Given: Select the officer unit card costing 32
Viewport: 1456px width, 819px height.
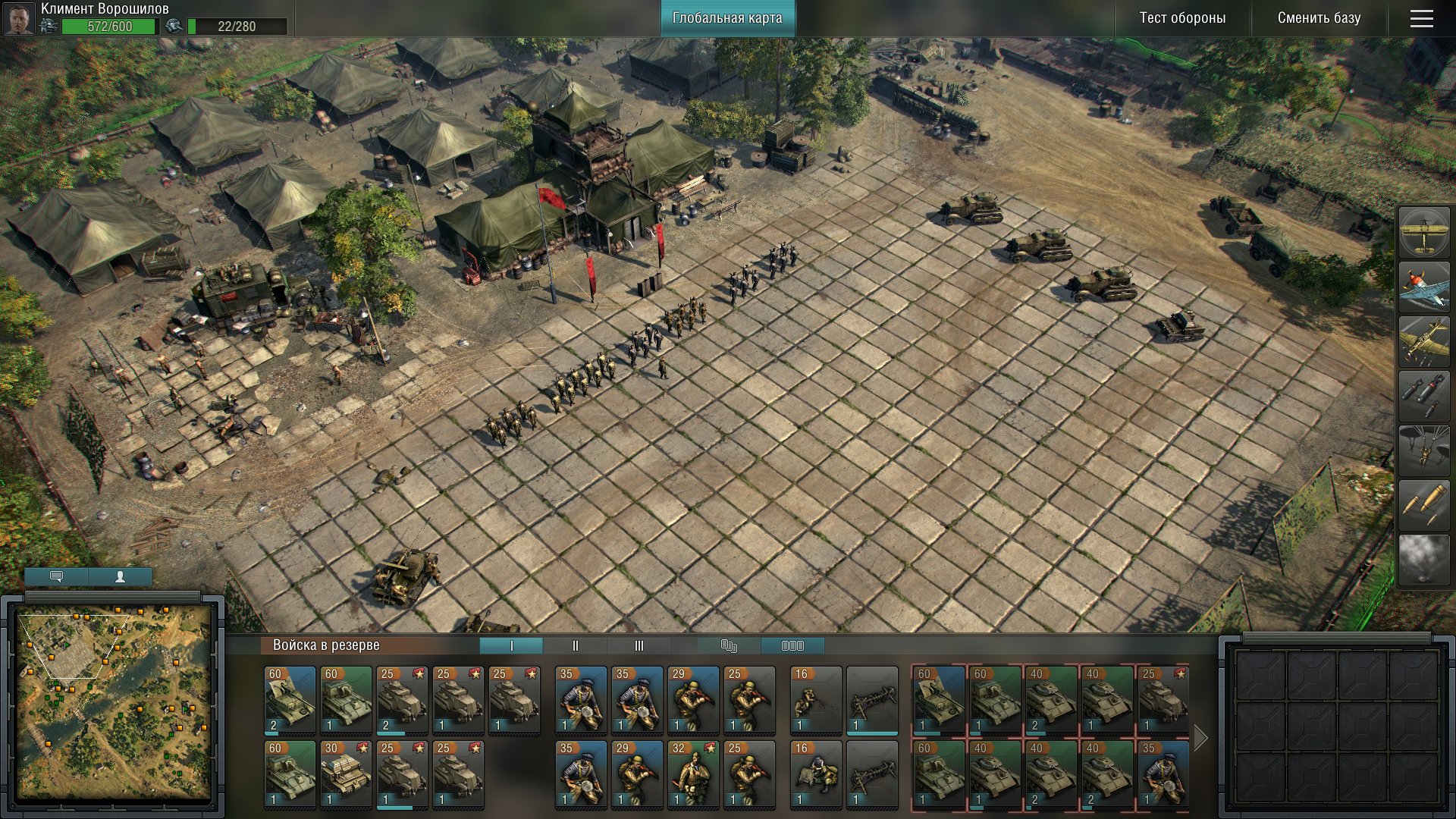Looking at the screenshot, I should (693, 773).
